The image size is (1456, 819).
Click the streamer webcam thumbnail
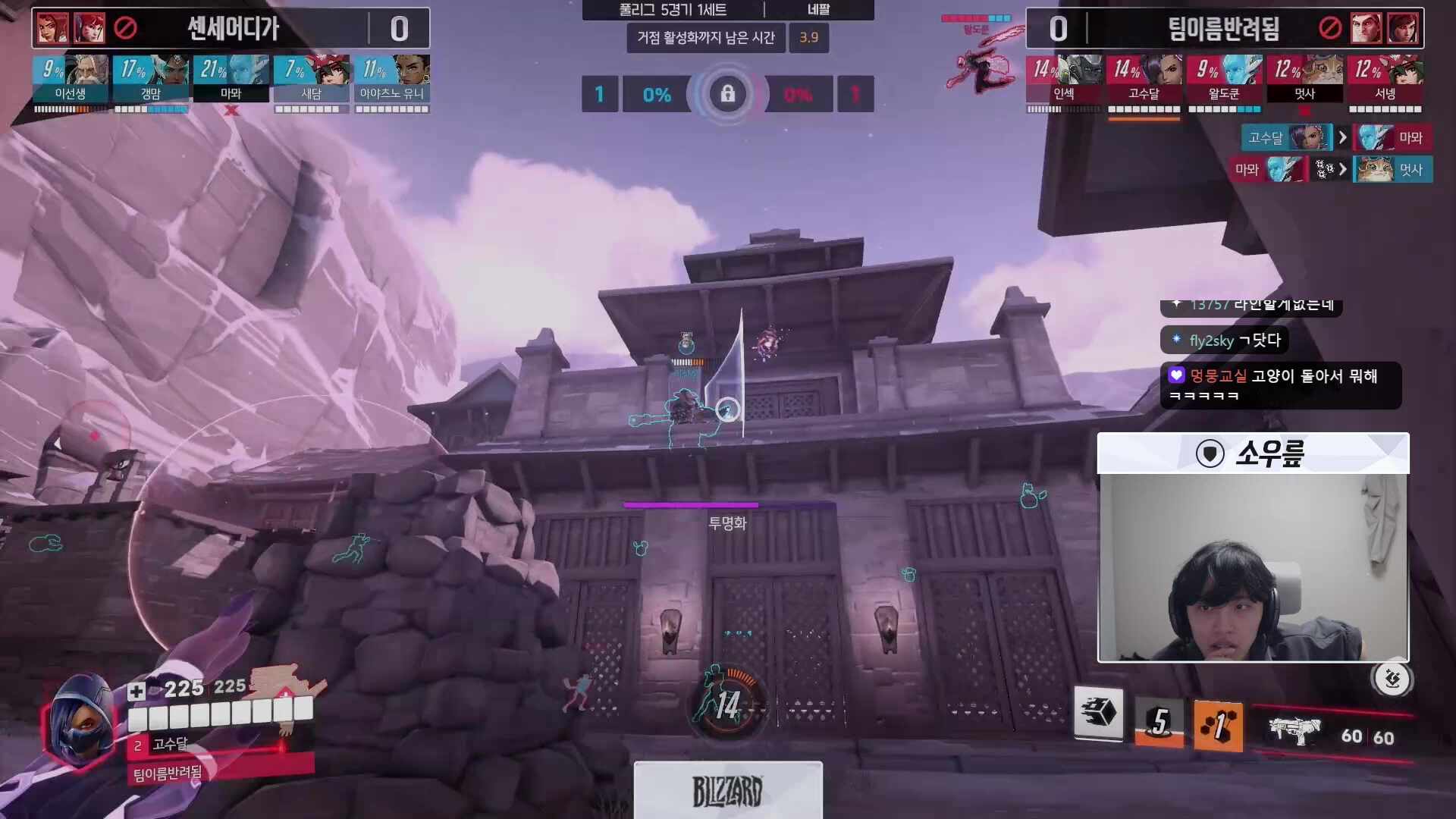click(x=1253, y=567)
